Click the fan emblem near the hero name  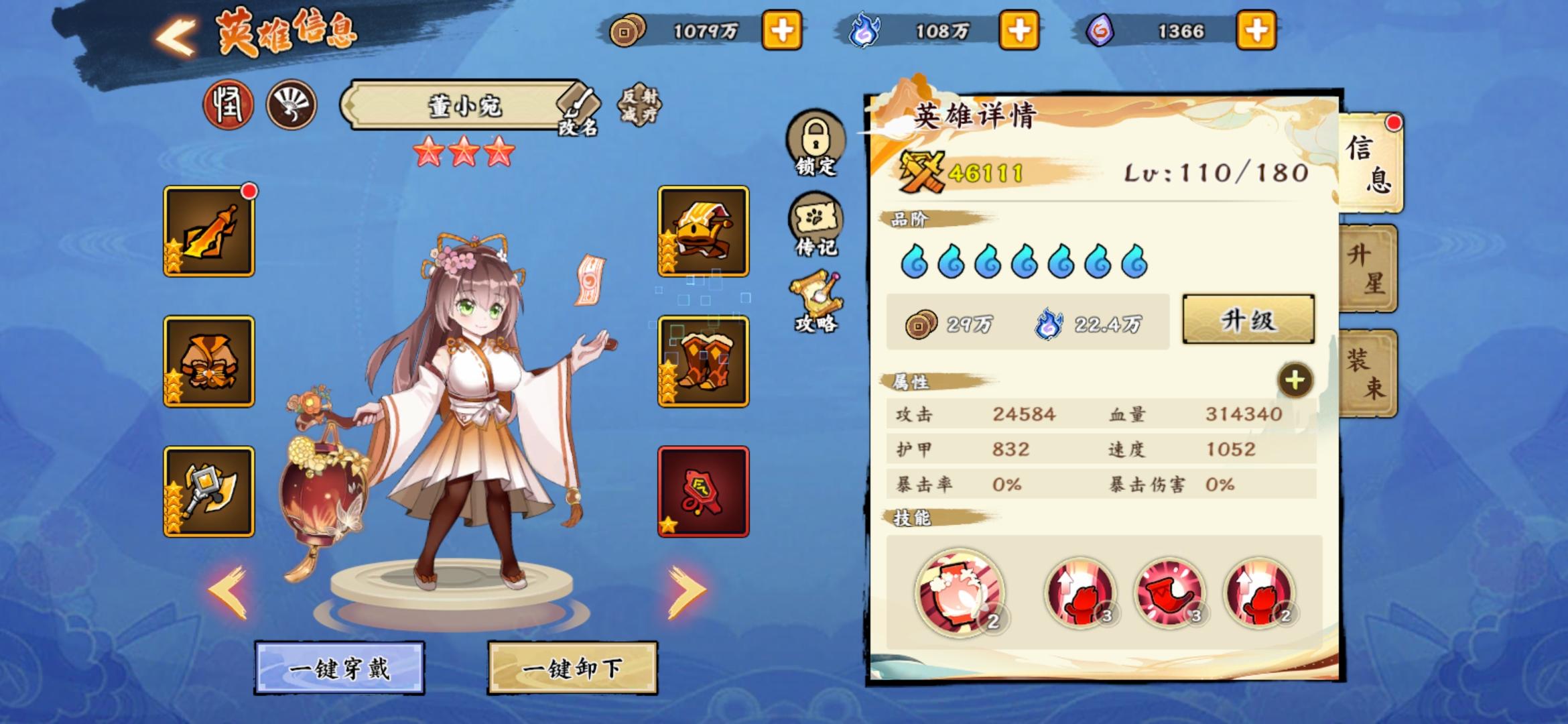pyautogui.click(x=293, y=104)
